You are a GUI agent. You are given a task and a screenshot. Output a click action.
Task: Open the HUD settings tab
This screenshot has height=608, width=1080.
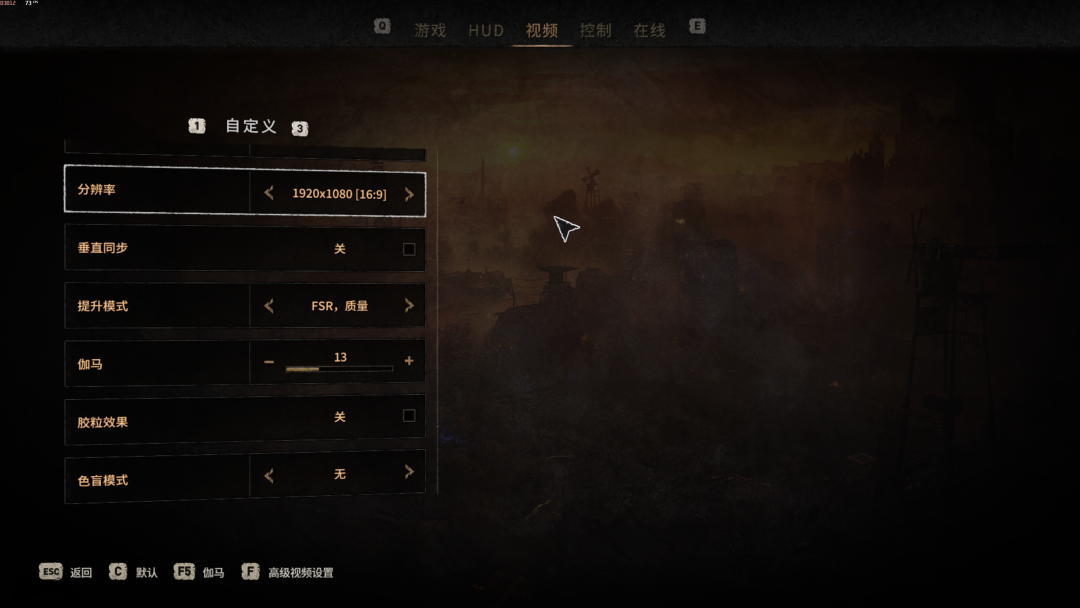click(x=486, y=30)
